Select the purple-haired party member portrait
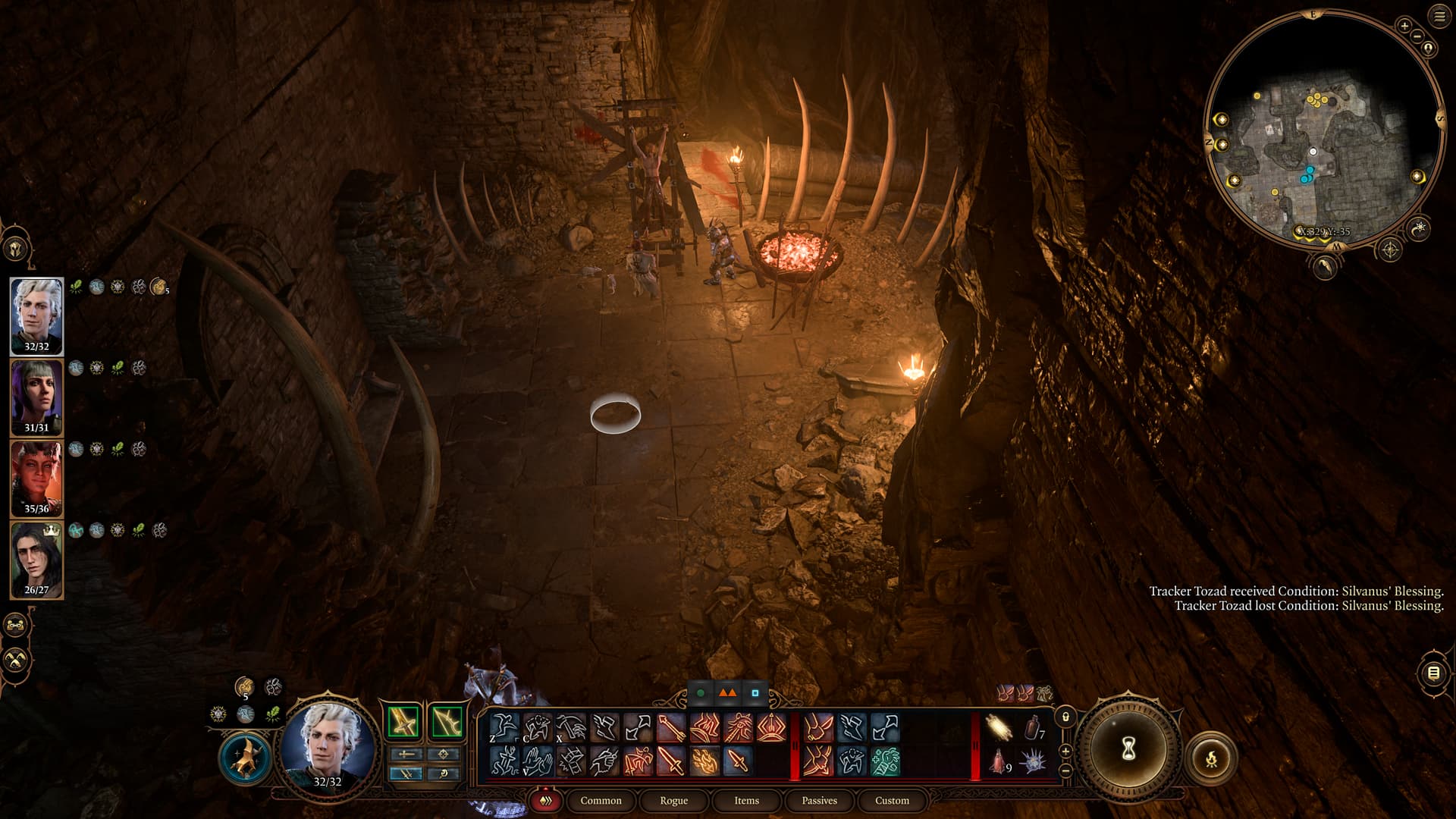Image resolution: width=1456 pixels, height=819 pixels. click(36, 397)
